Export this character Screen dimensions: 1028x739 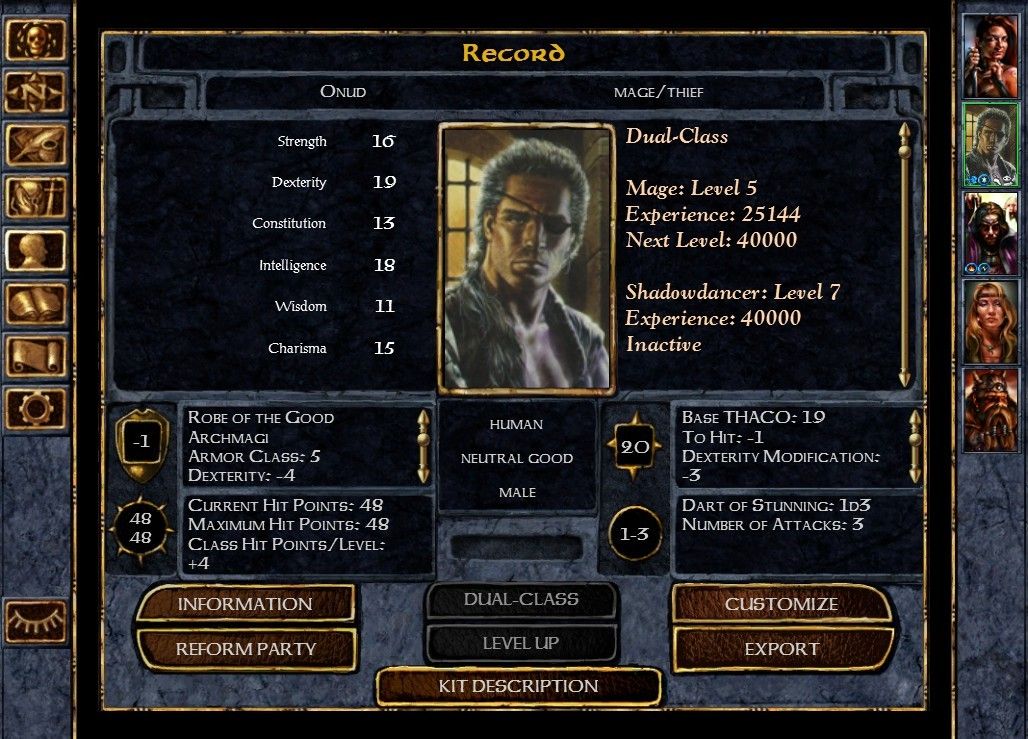[781, 649]
